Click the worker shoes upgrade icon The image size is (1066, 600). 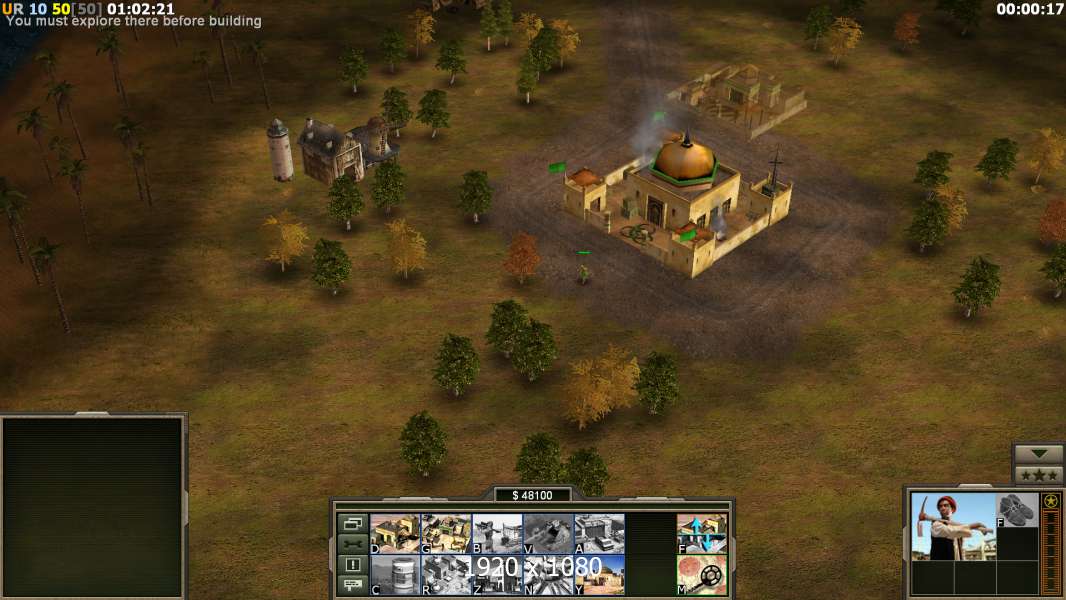click(x=1017, y=509)
